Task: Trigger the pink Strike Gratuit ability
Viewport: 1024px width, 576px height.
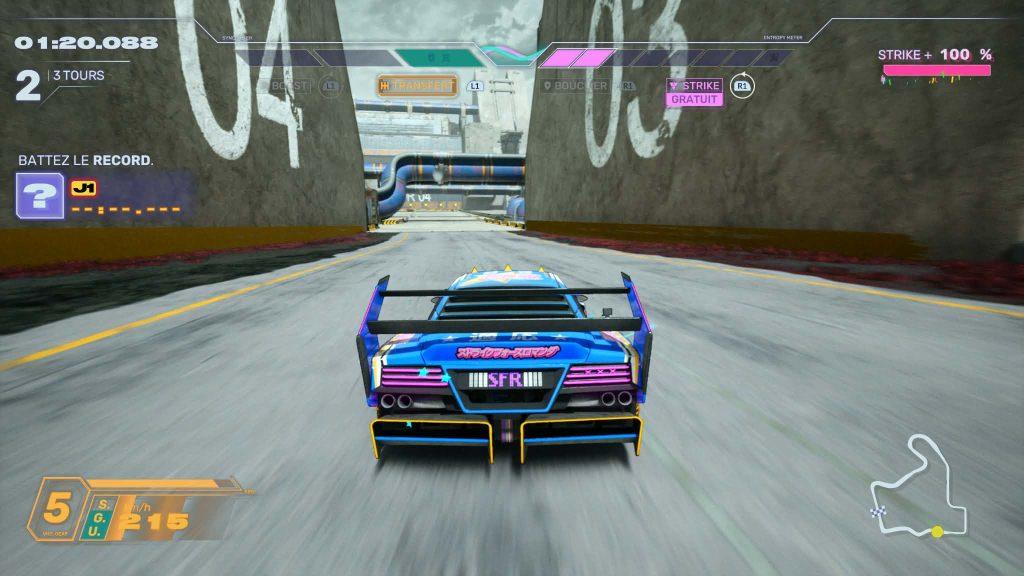Action: (695, 91)
